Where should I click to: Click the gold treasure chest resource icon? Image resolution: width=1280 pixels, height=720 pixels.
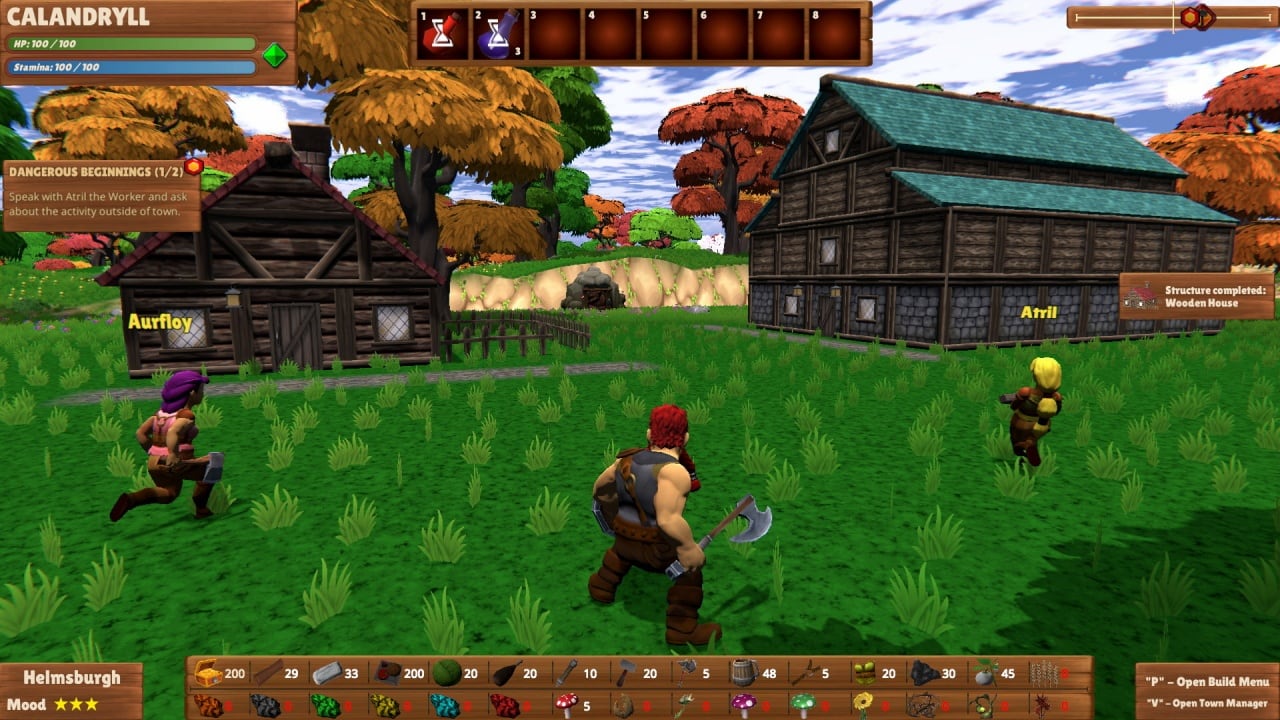pos(208,673)
